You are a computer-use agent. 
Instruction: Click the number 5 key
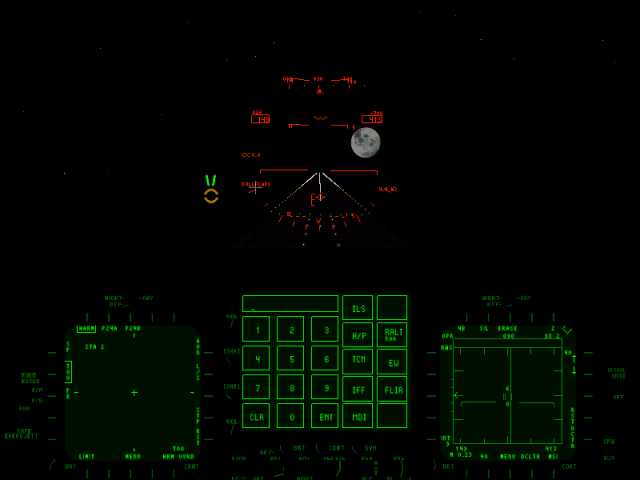tap(290, 358)
